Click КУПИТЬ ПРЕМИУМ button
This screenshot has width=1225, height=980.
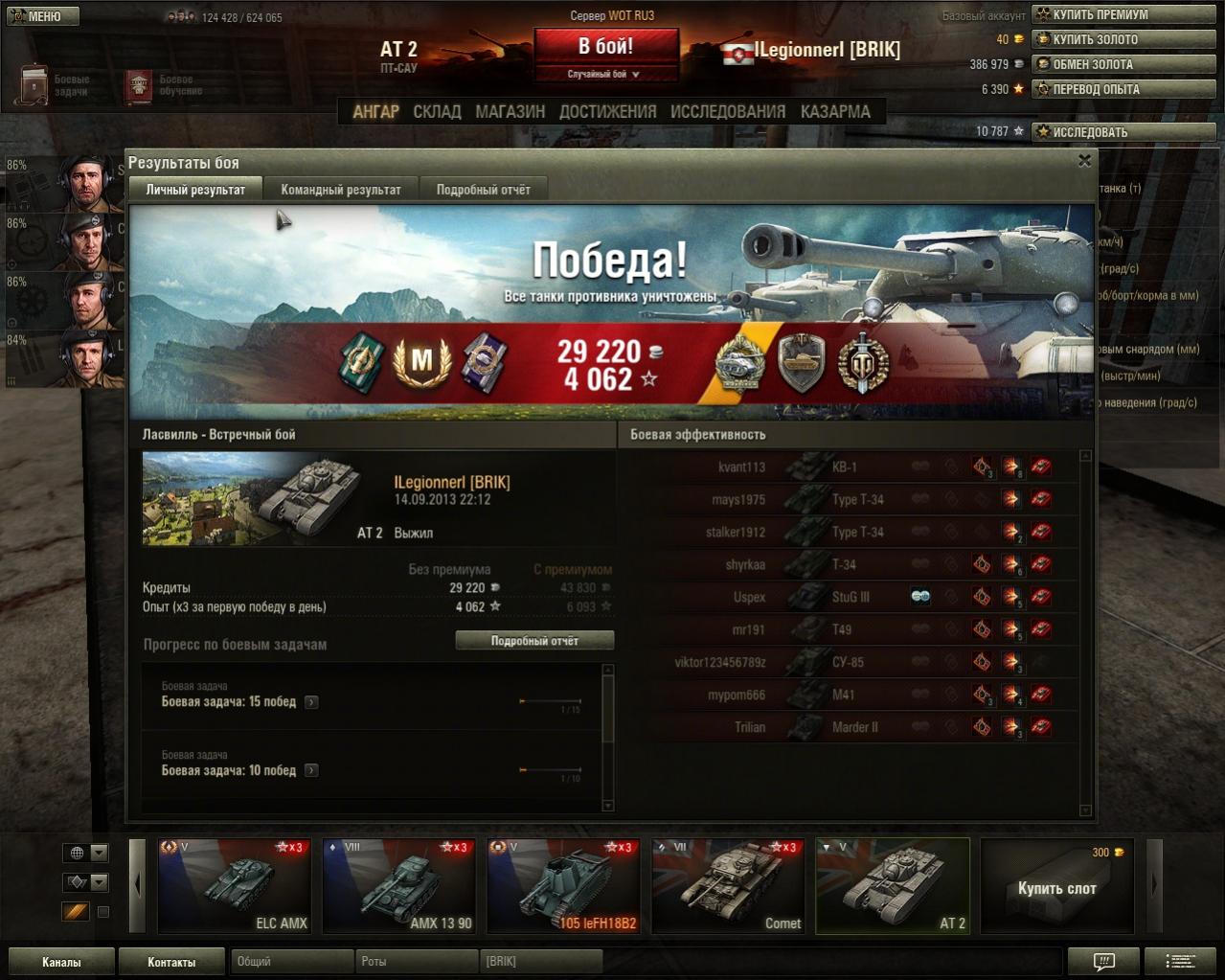point(1123,14)
